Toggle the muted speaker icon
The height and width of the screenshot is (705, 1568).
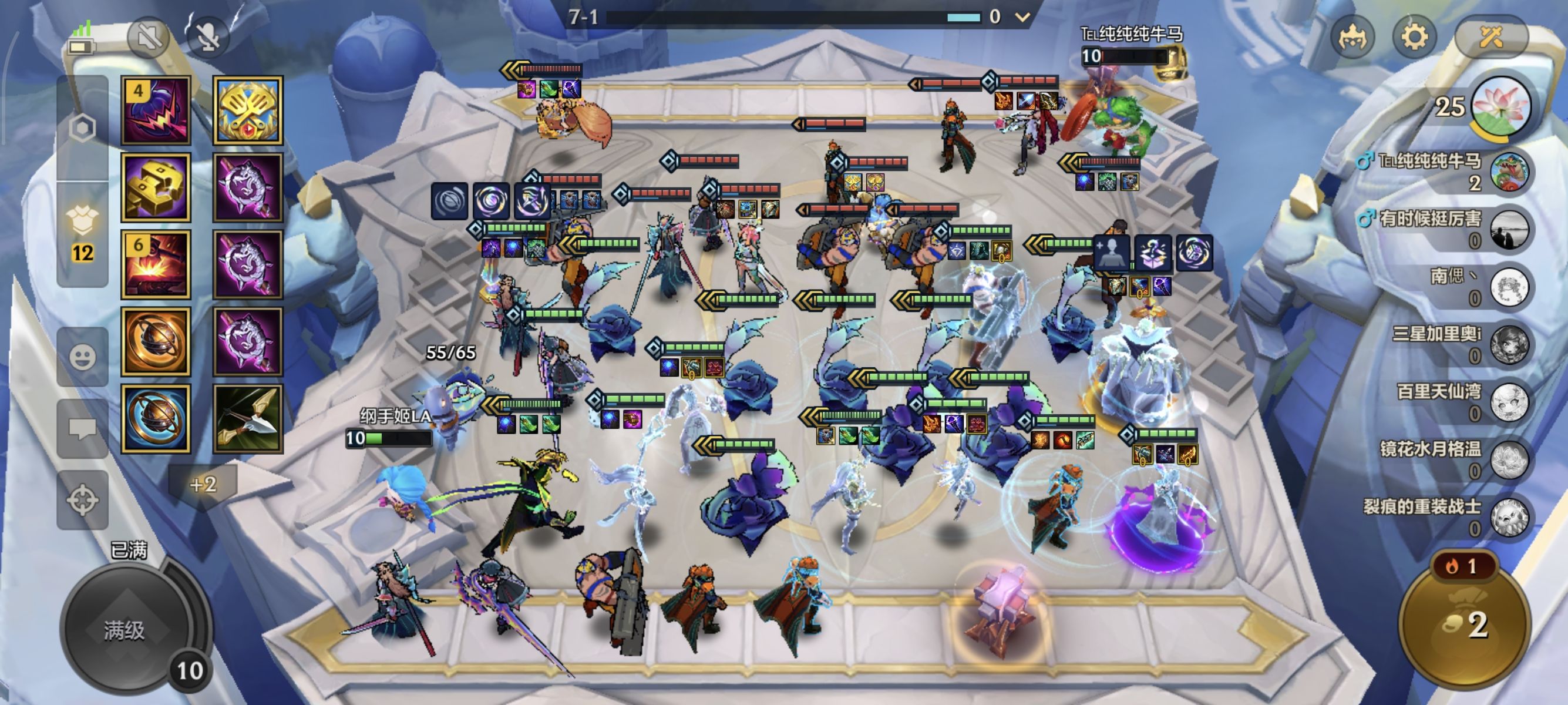[x=148, y=38]
